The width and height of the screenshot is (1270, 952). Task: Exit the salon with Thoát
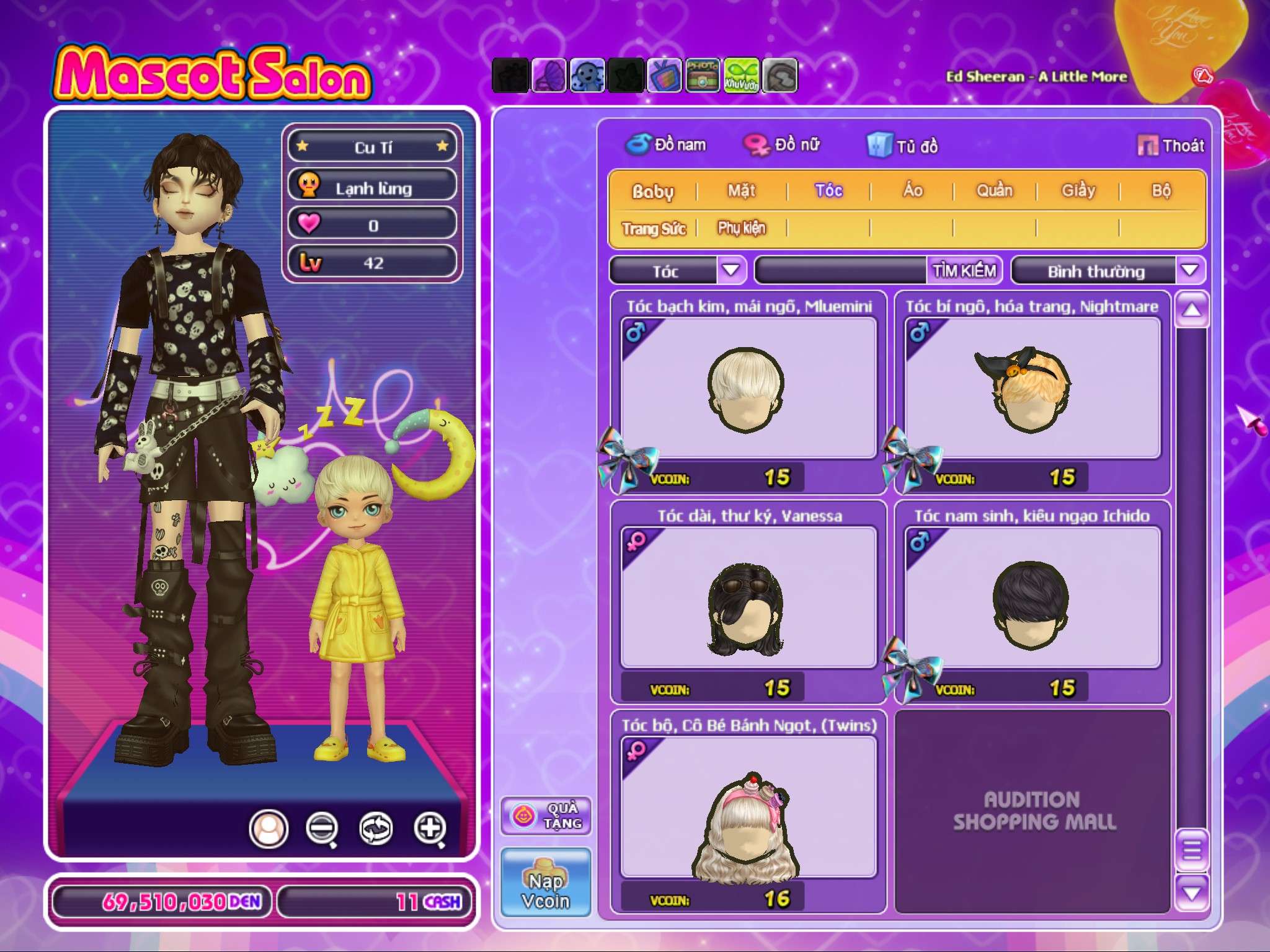1171,146
